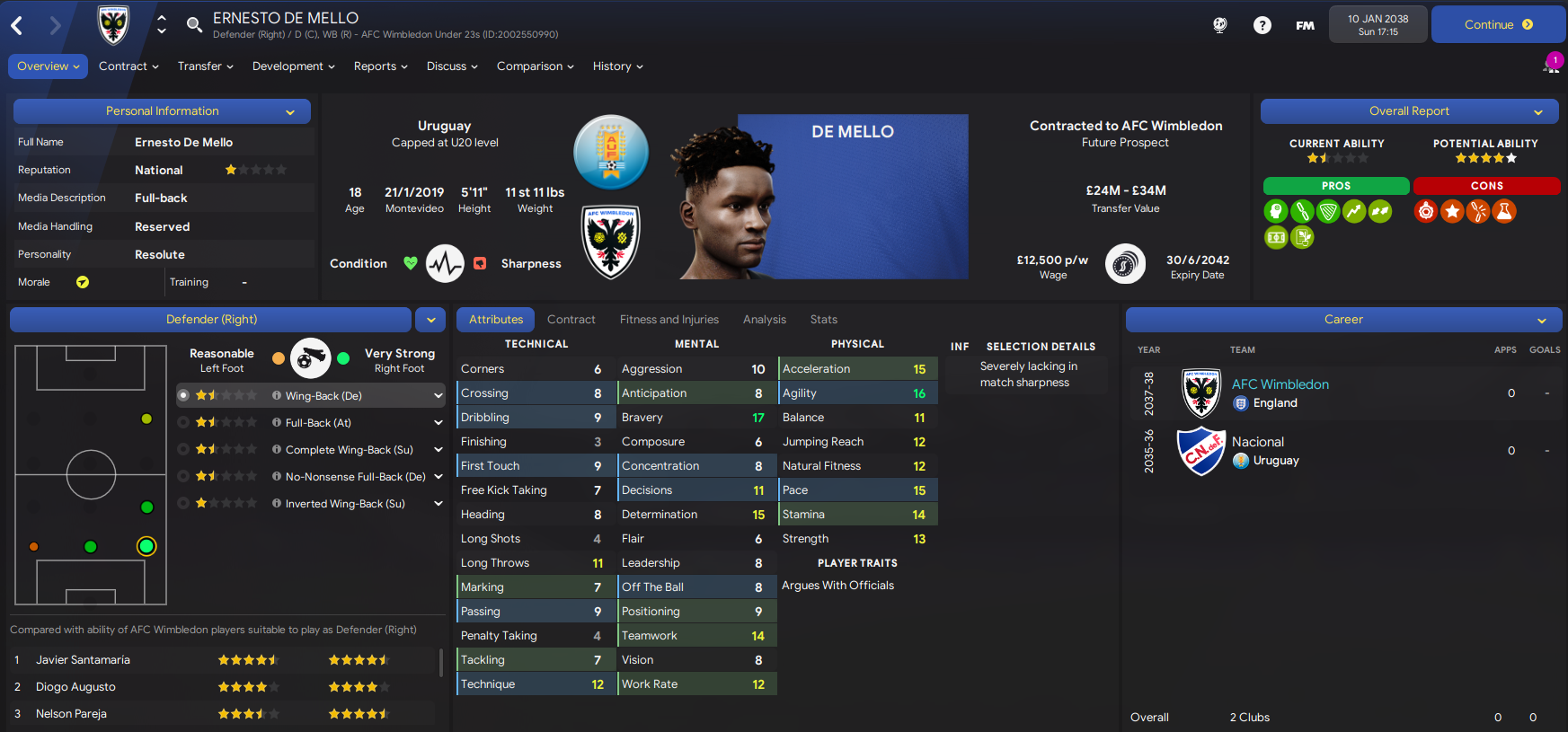Open the Contract menu

128,66
